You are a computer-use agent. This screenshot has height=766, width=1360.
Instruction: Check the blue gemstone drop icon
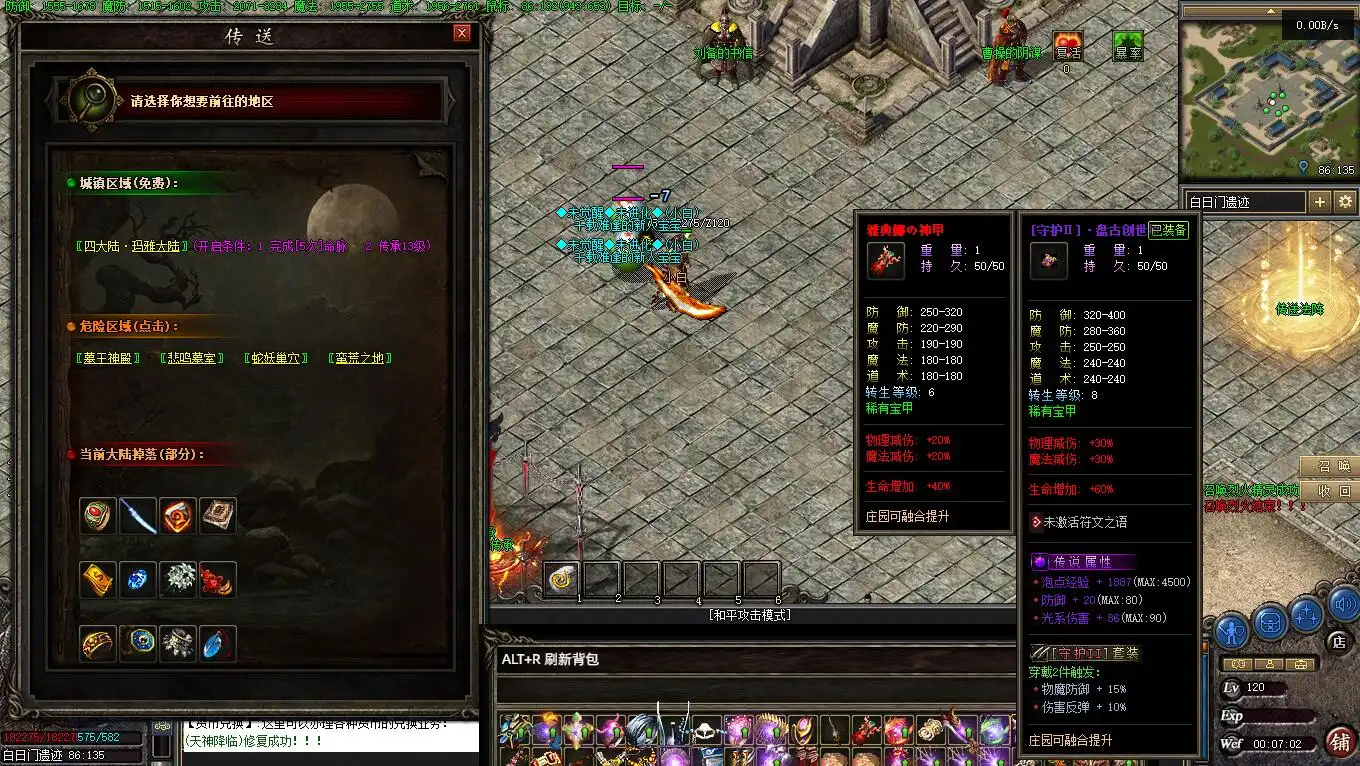[138, 580]
